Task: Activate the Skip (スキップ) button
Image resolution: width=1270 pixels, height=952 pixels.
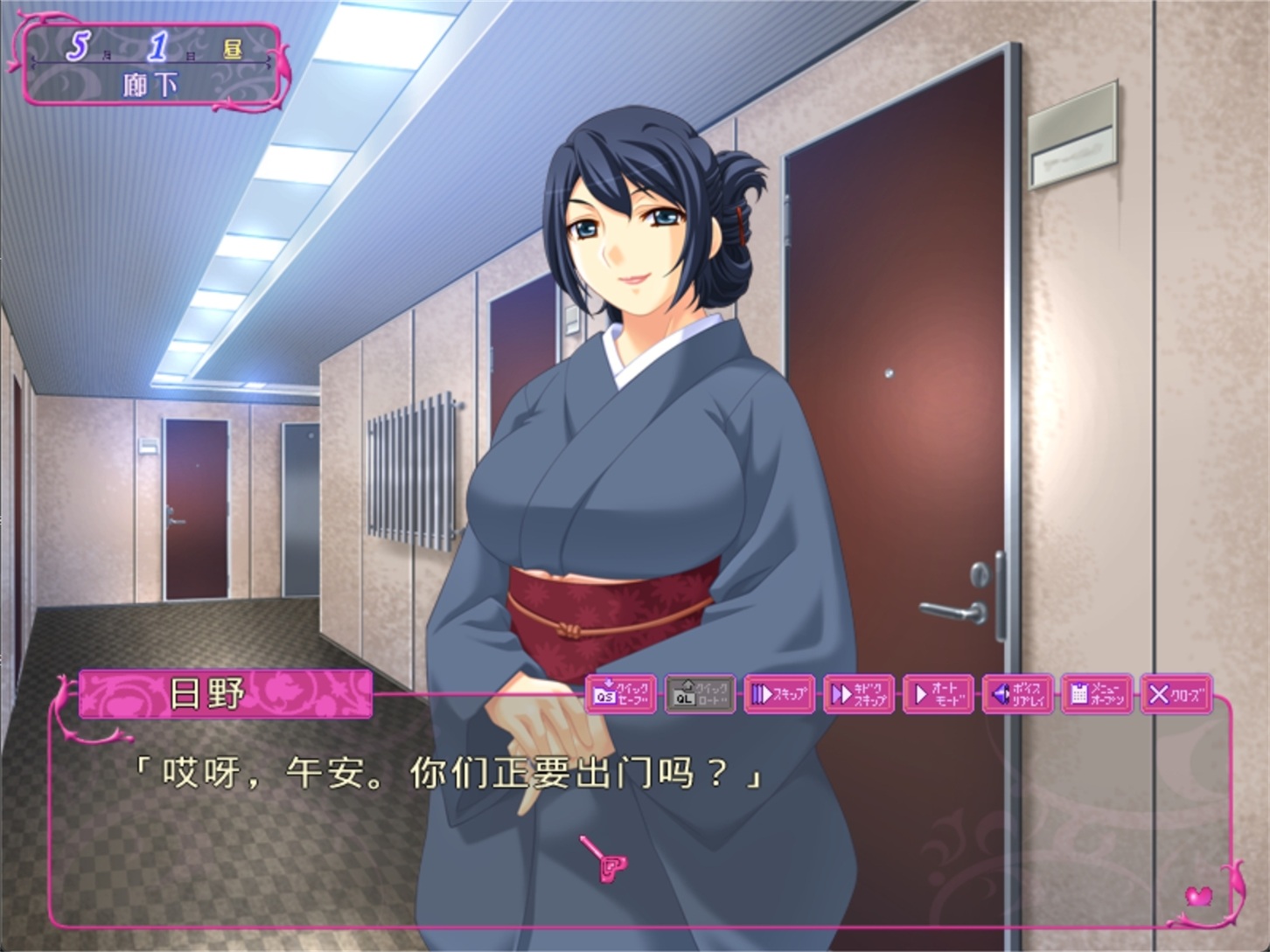Action: click(778, 694)
